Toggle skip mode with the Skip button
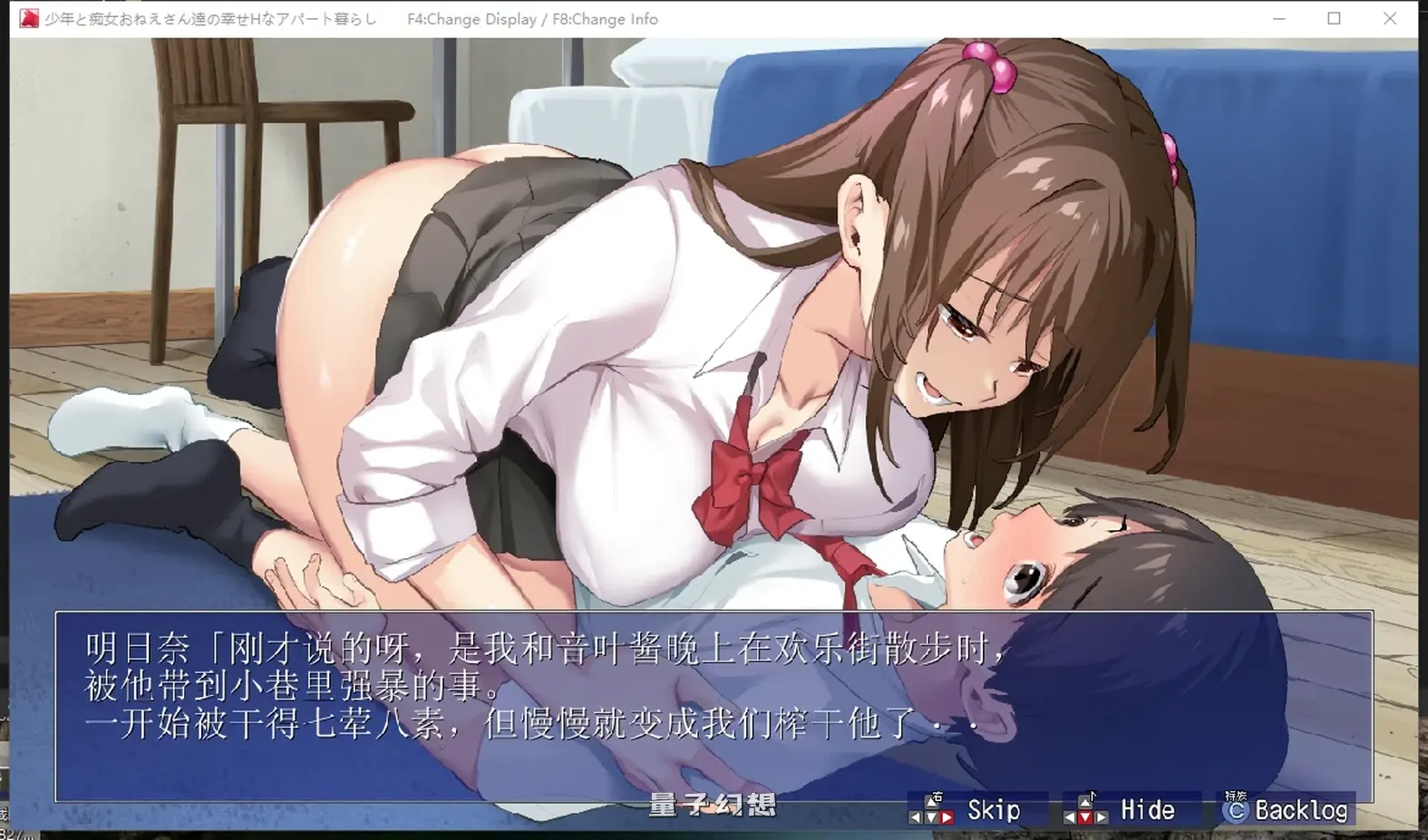1428x840 pixels. (x=993, y=809)
